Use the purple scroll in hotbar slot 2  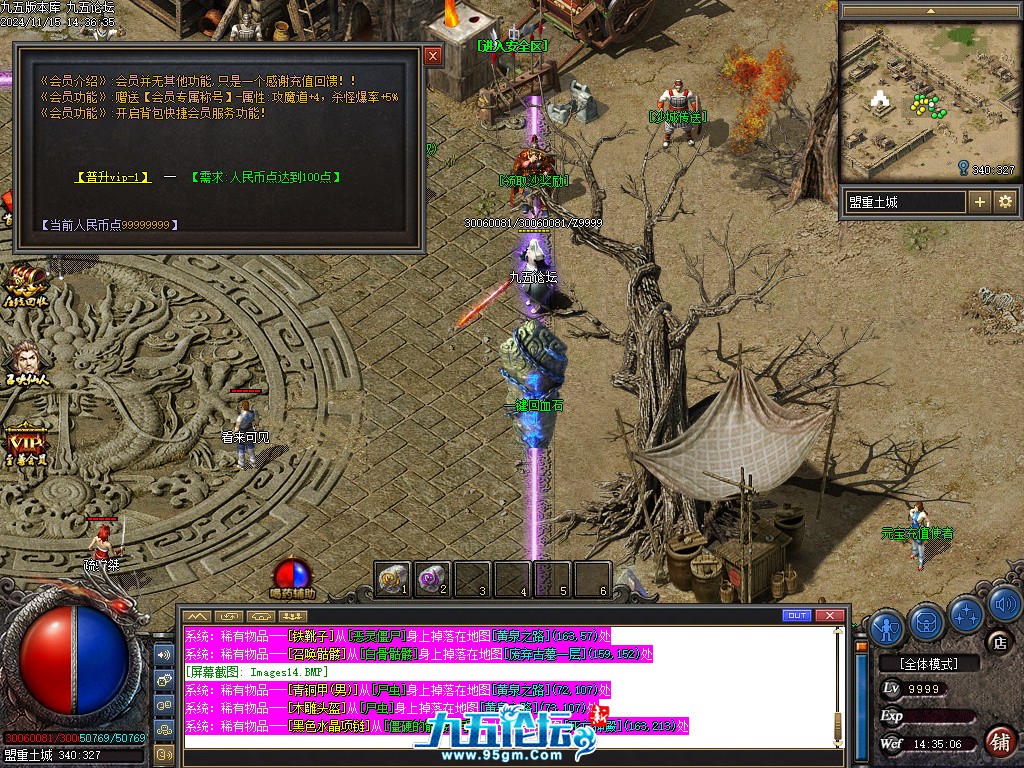tap(433, 579)
